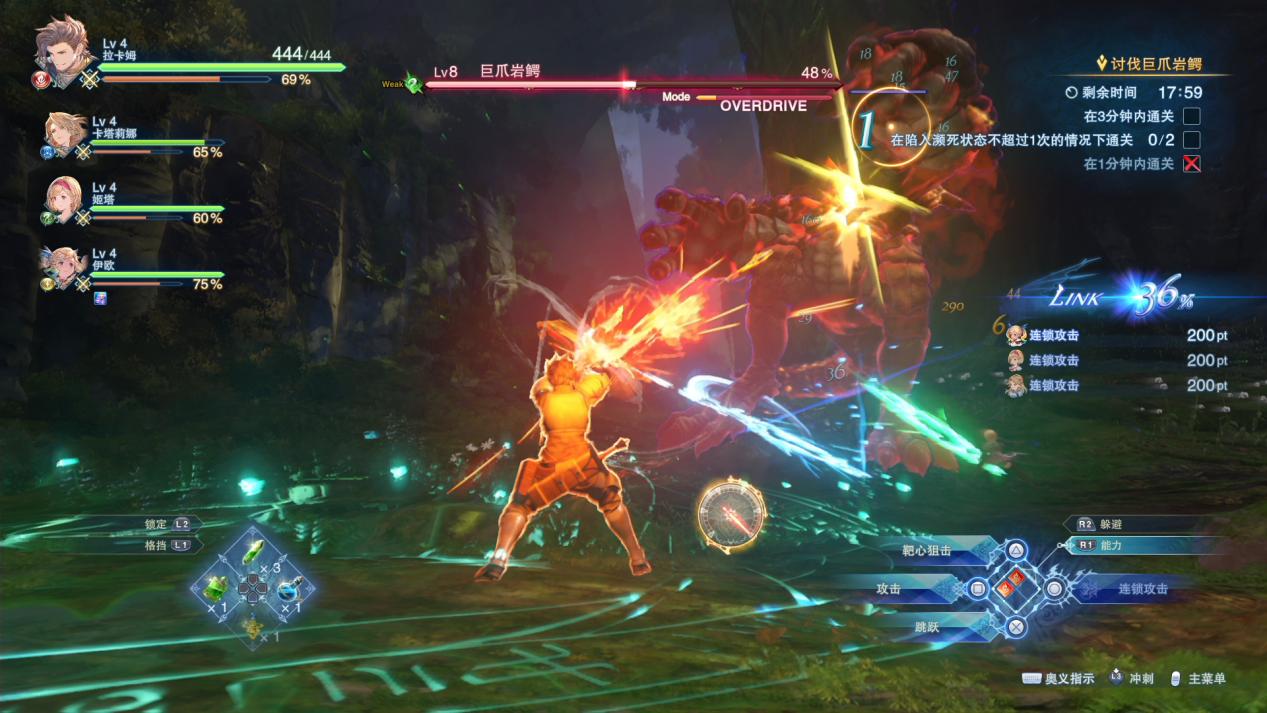Select the green herb item slot
1267x713 pixels.
(217, 589)
